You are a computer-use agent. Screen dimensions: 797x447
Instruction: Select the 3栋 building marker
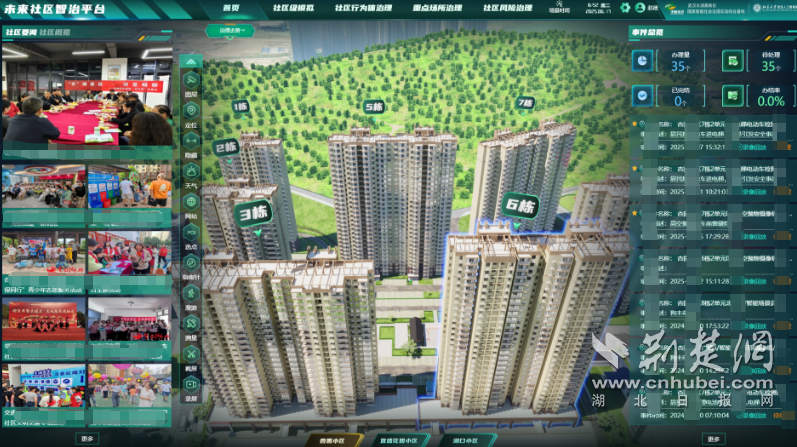(253, 212)
